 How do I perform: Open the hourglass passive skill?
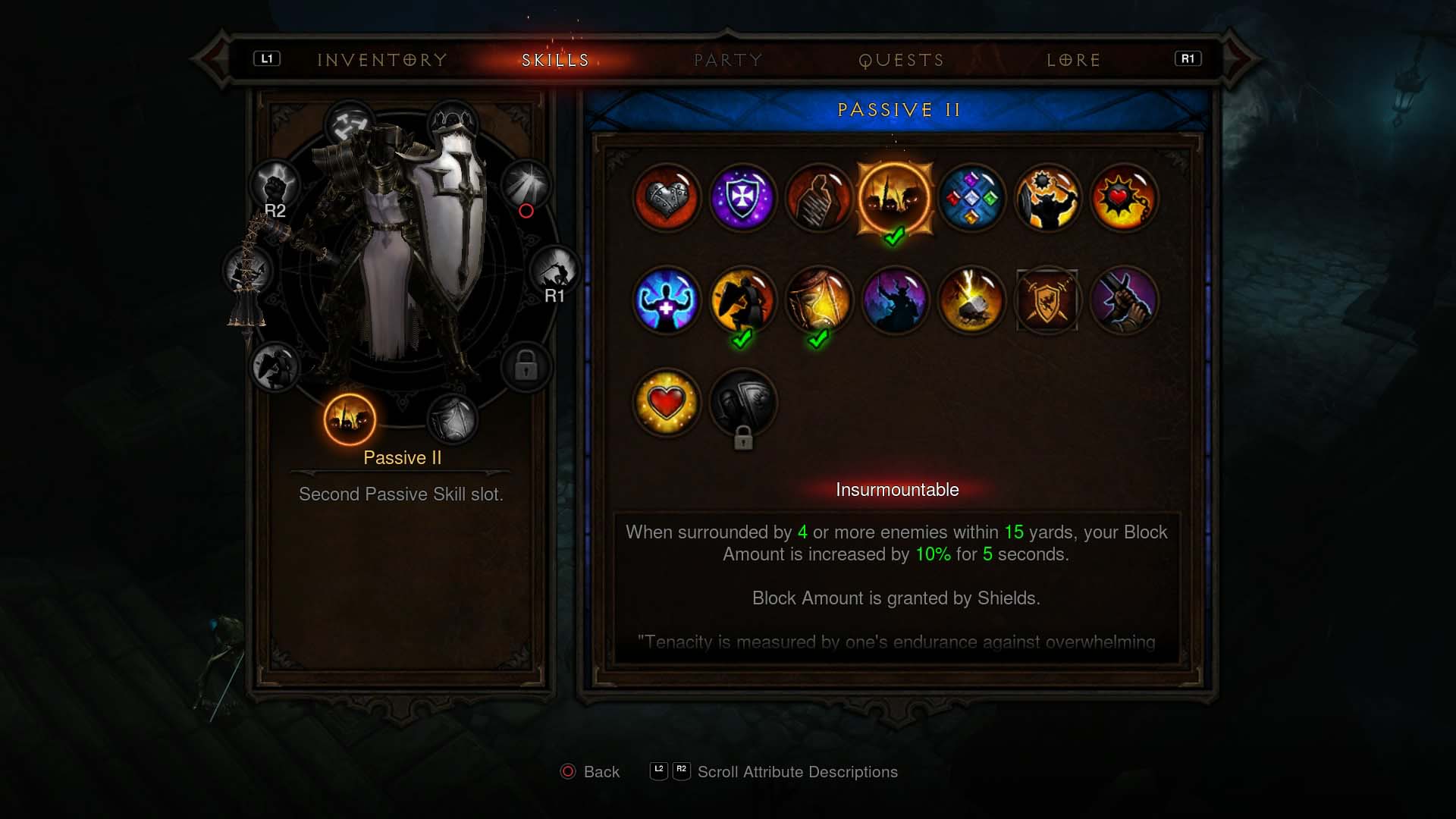tap(820, 300)
